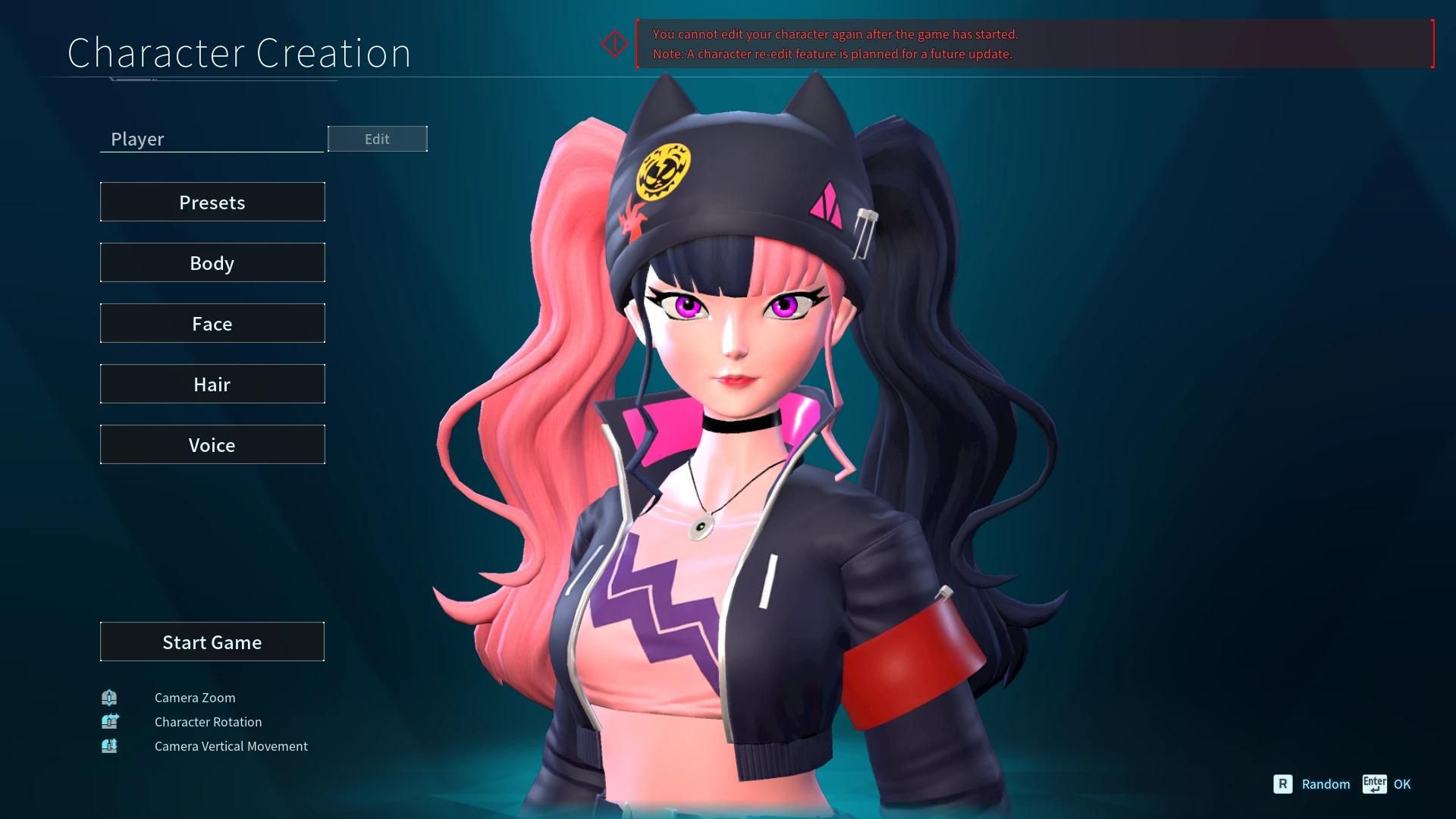Select the Body customization option
1456x819 pixels.
point(212,262)
